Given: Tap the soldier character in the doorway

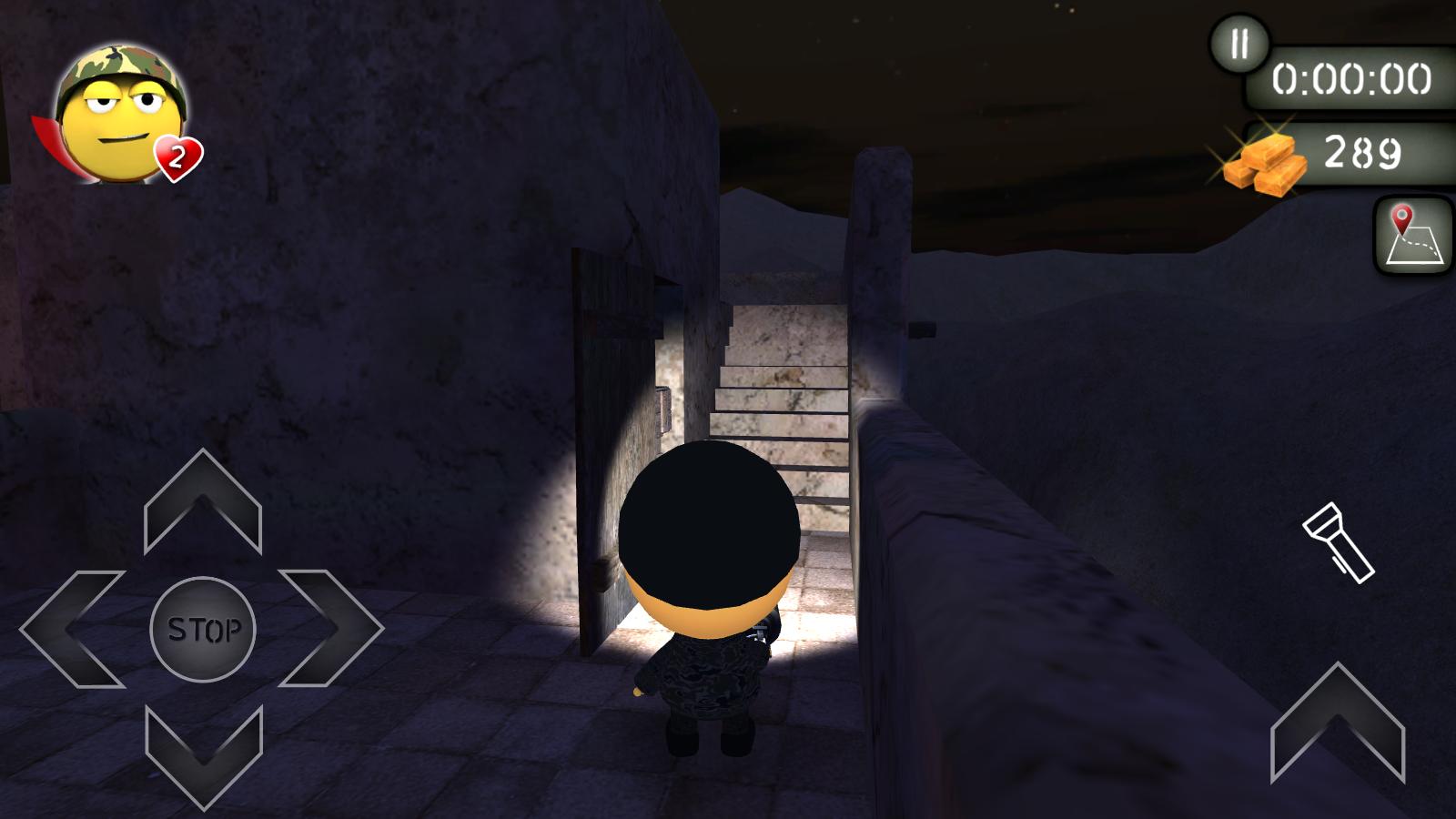Looking at the screenshot, I should (x=710, y=591).
